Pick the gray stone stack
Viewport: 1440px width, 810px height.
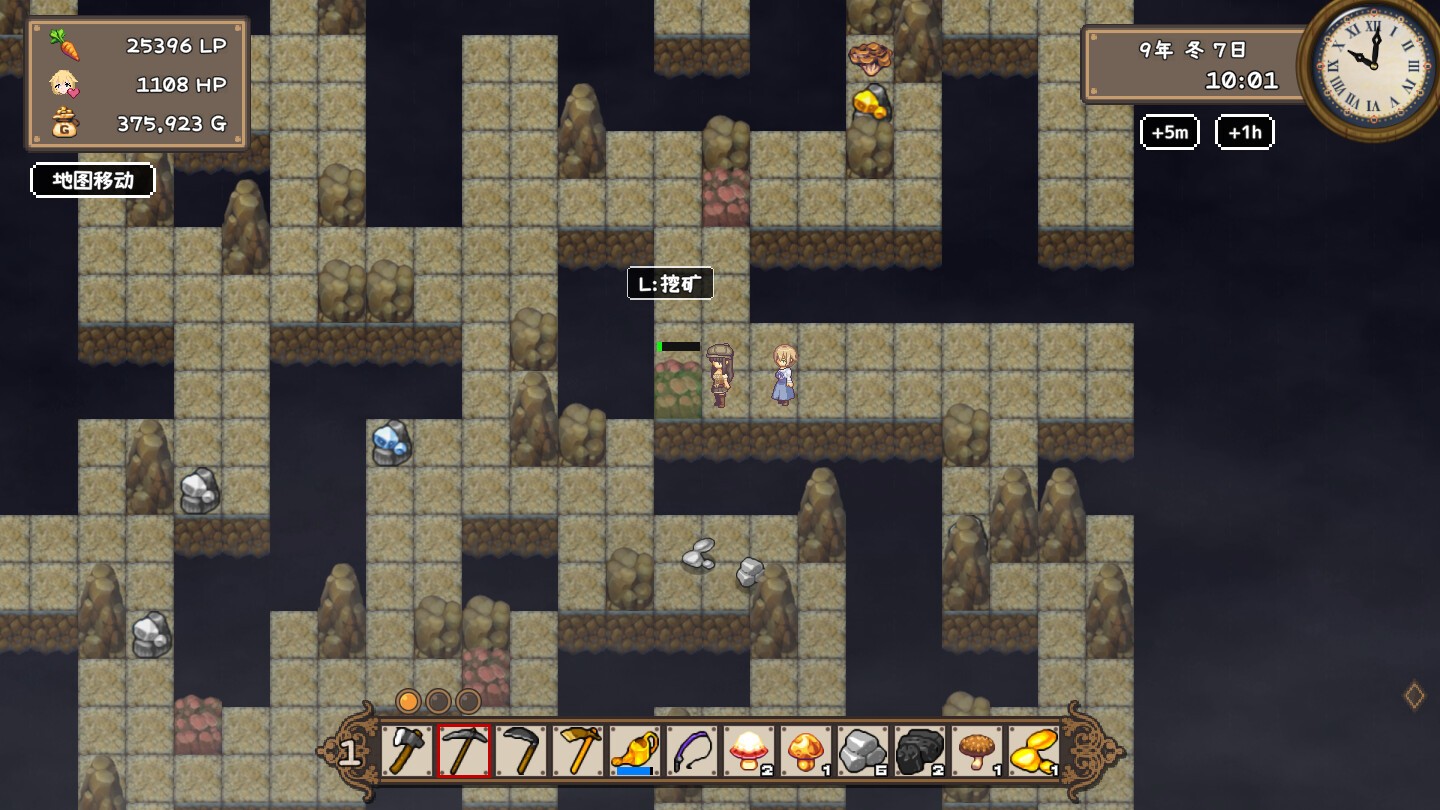coord(863,751)
